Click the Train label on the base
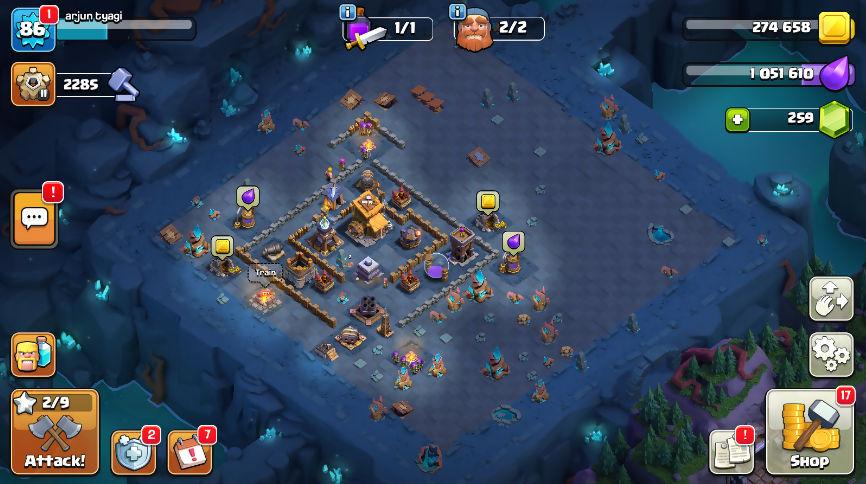This screenshot has height=484, width=866. [265, 272]
